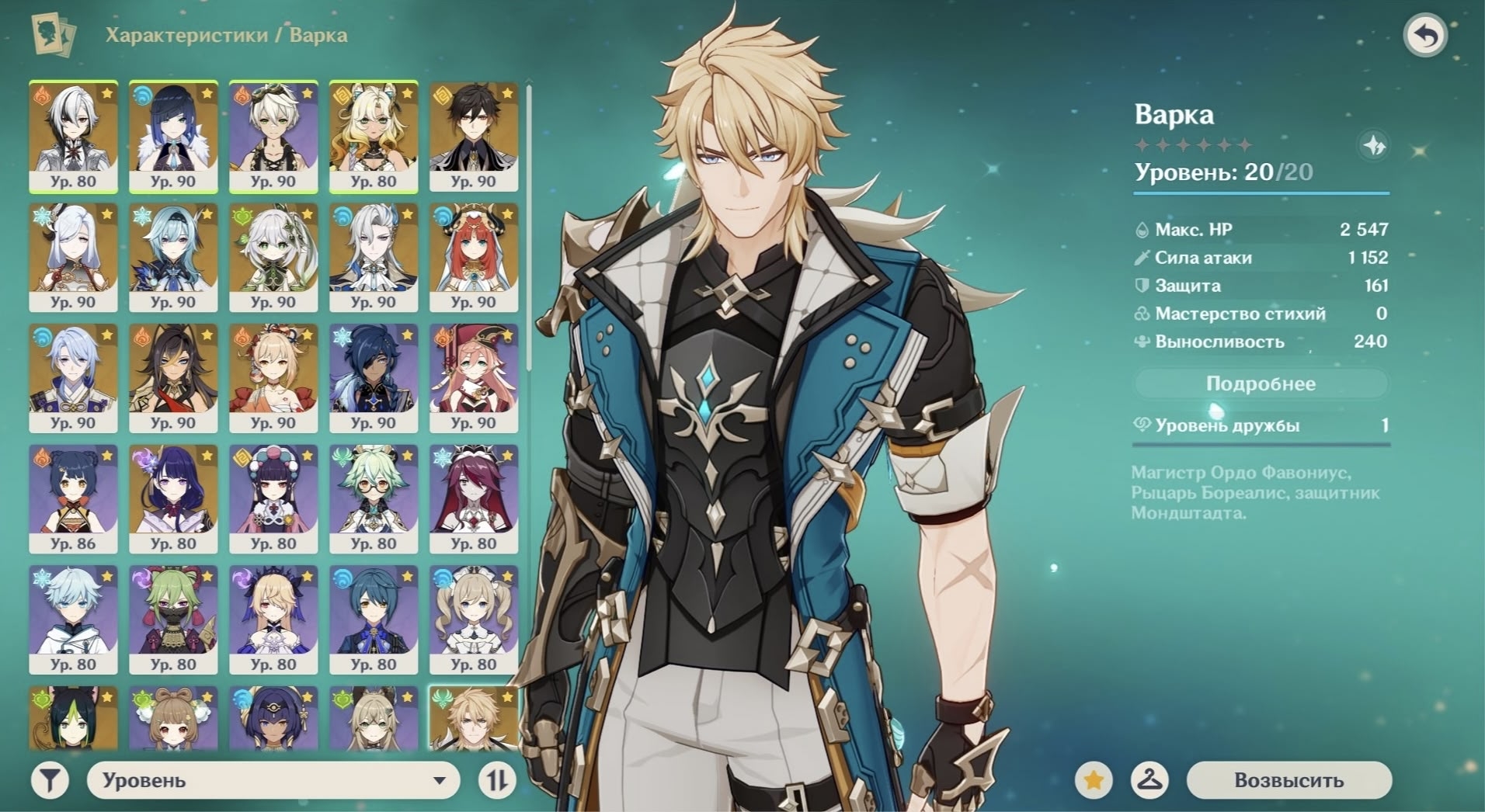
Task: Select the white-and-black haired Pyro character
Action: tap(73, 137)
